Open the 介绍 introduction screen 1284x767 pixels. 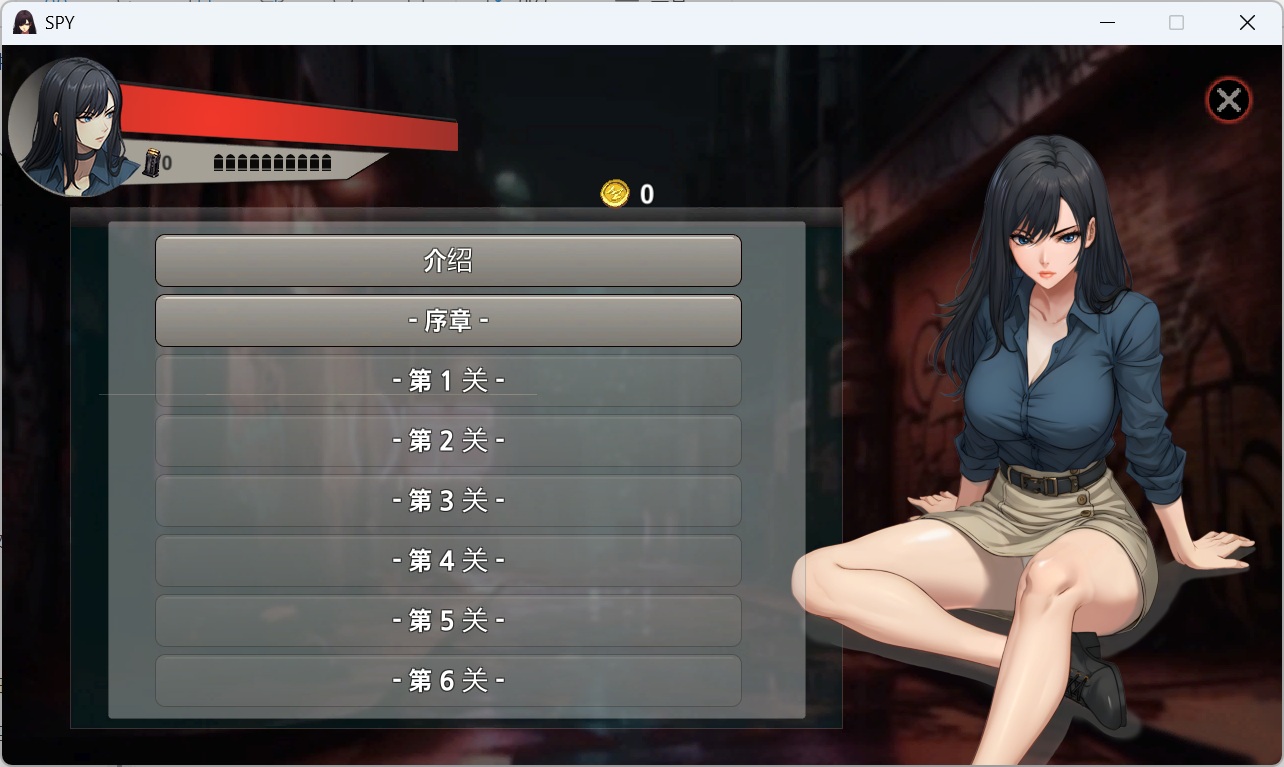(x=448, y=260)
